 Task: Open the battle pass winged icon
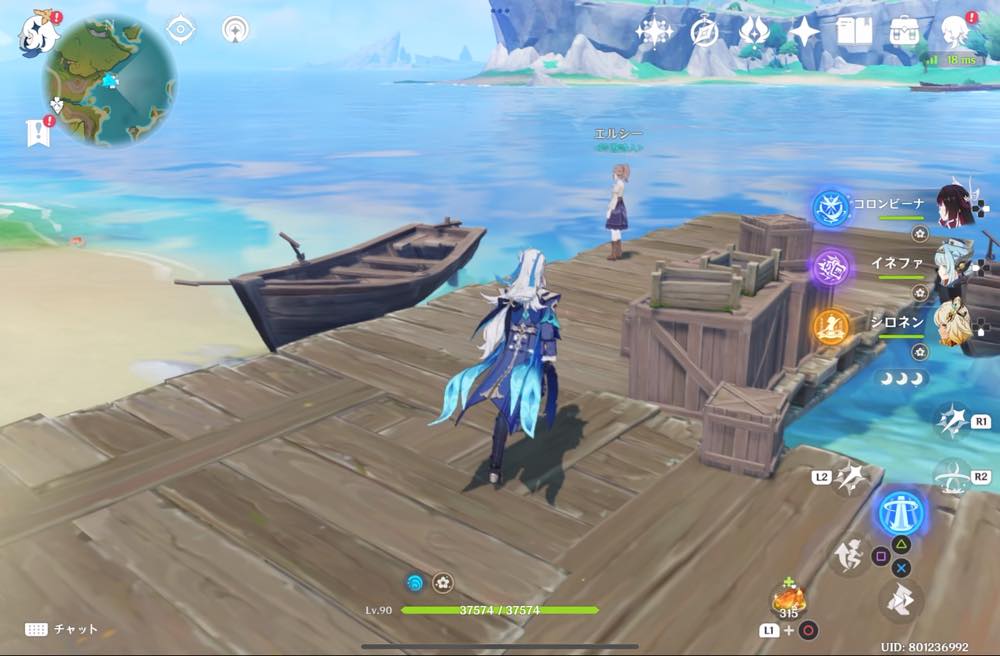click(754, 32)
